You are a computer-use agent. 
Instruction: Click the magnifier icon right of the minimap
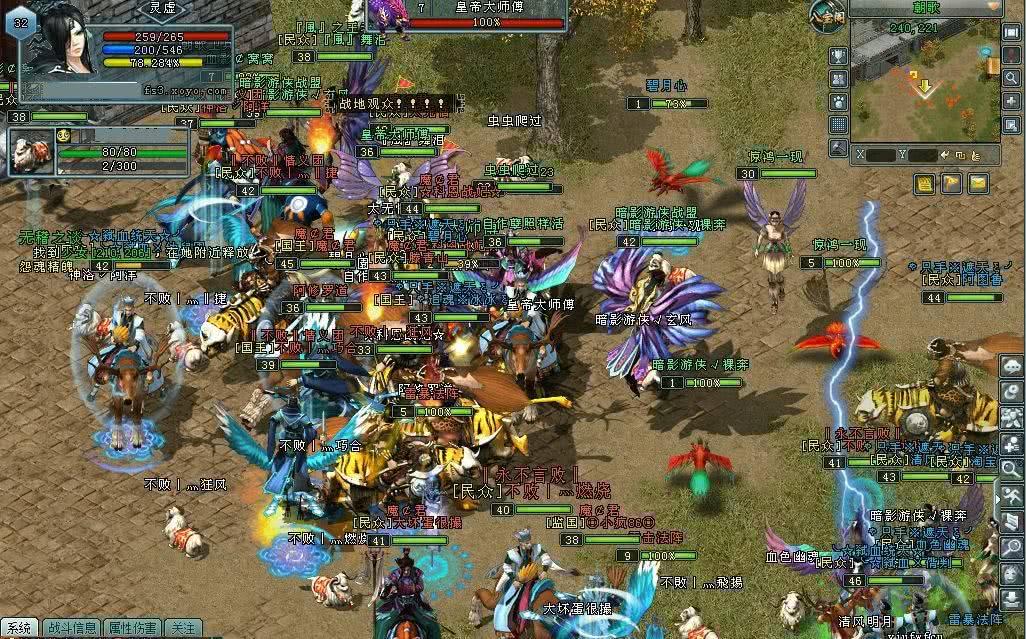(x=1013, y=77)
